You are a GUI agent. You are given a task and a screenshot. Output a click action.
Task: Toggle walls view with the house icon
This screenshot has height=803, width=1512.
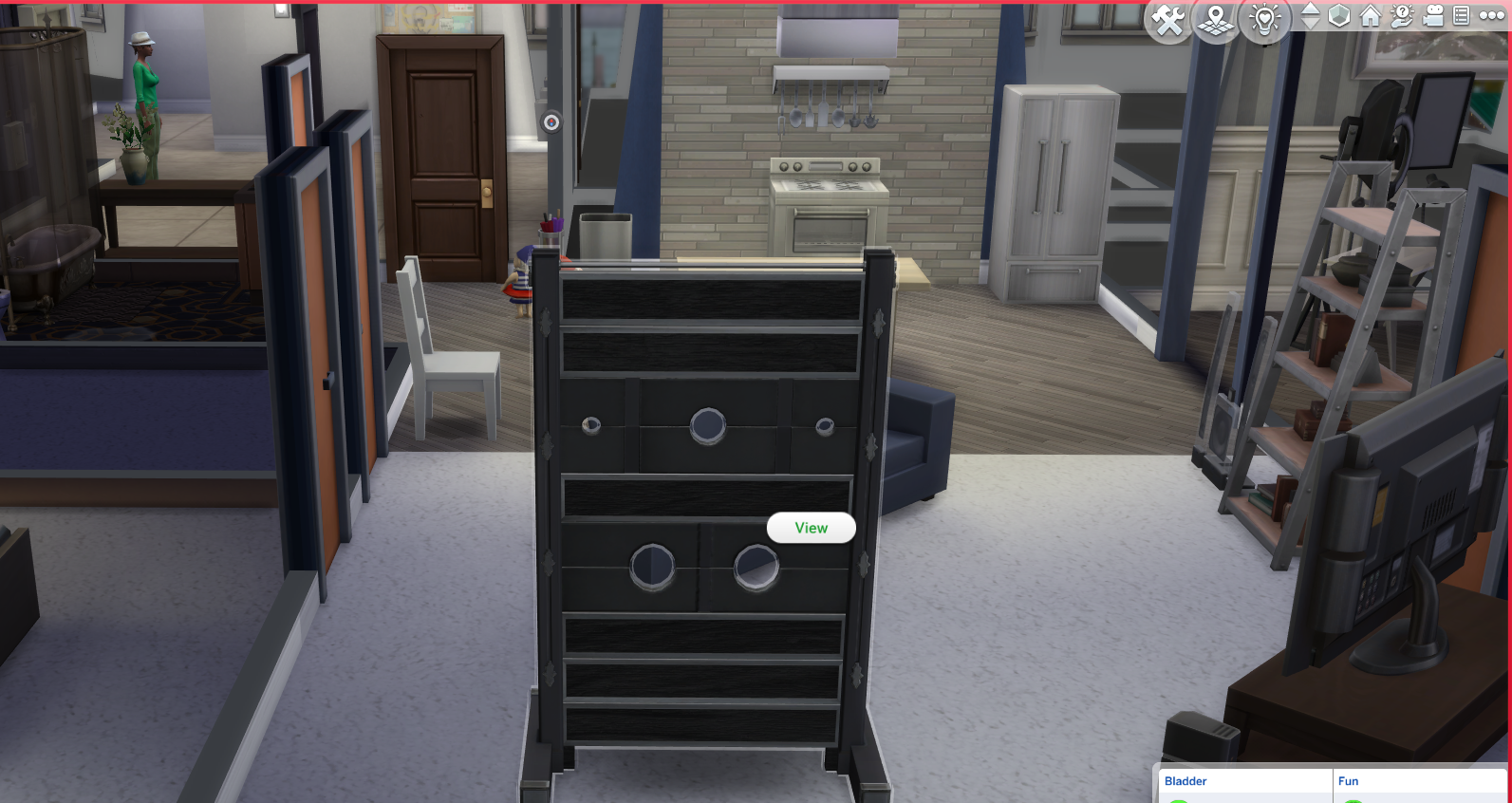(1371, 16)
